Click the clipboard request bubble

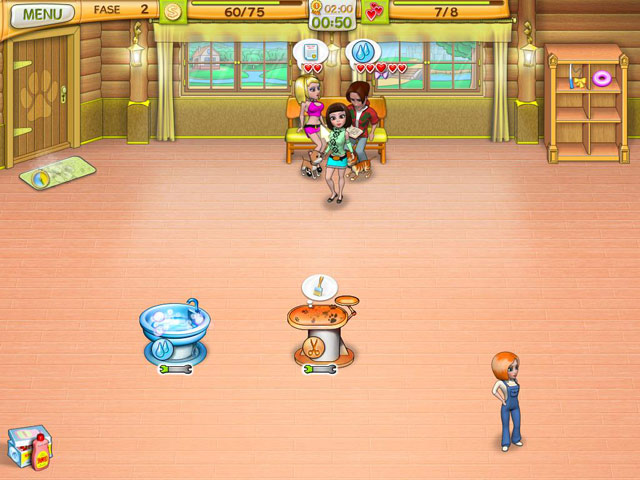click(312, 51)
